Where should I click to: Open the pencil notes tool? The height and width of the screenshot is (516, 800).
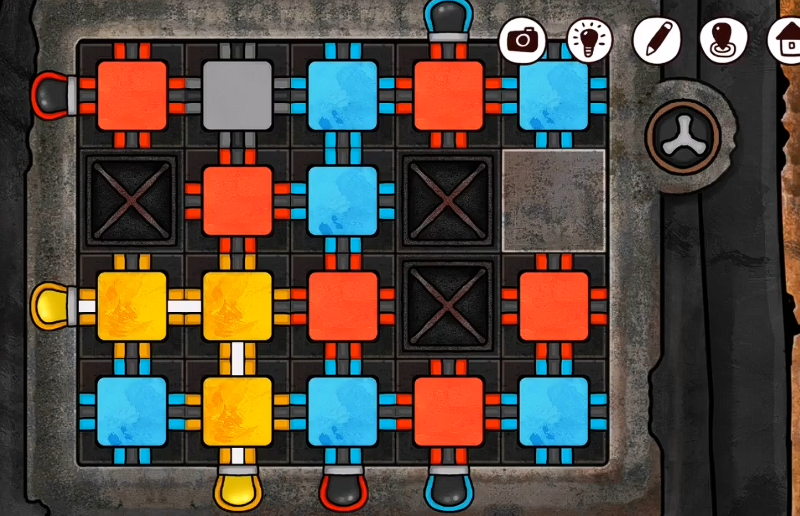pyautogui.click(x=656, y=40)
